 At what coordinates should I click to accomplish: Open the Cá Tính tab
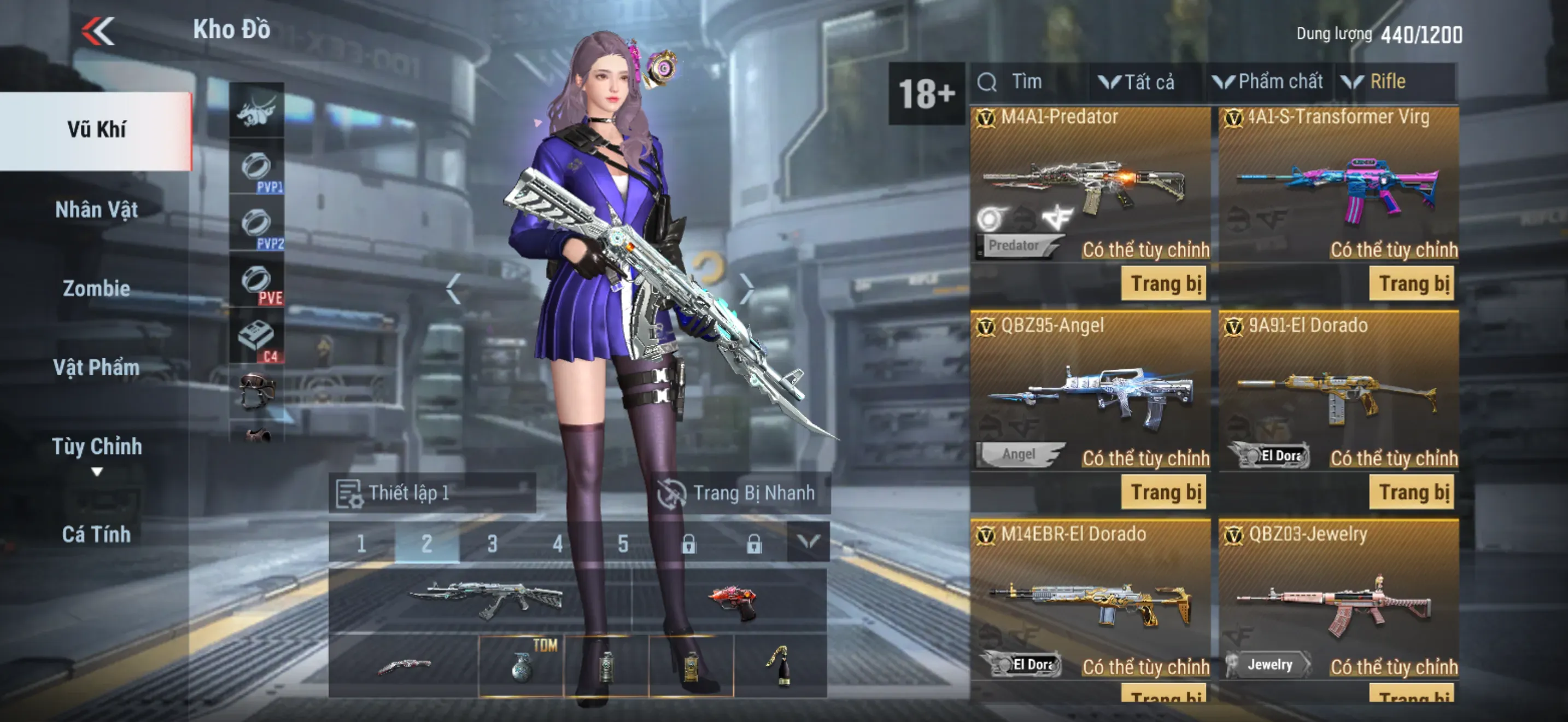96,534
